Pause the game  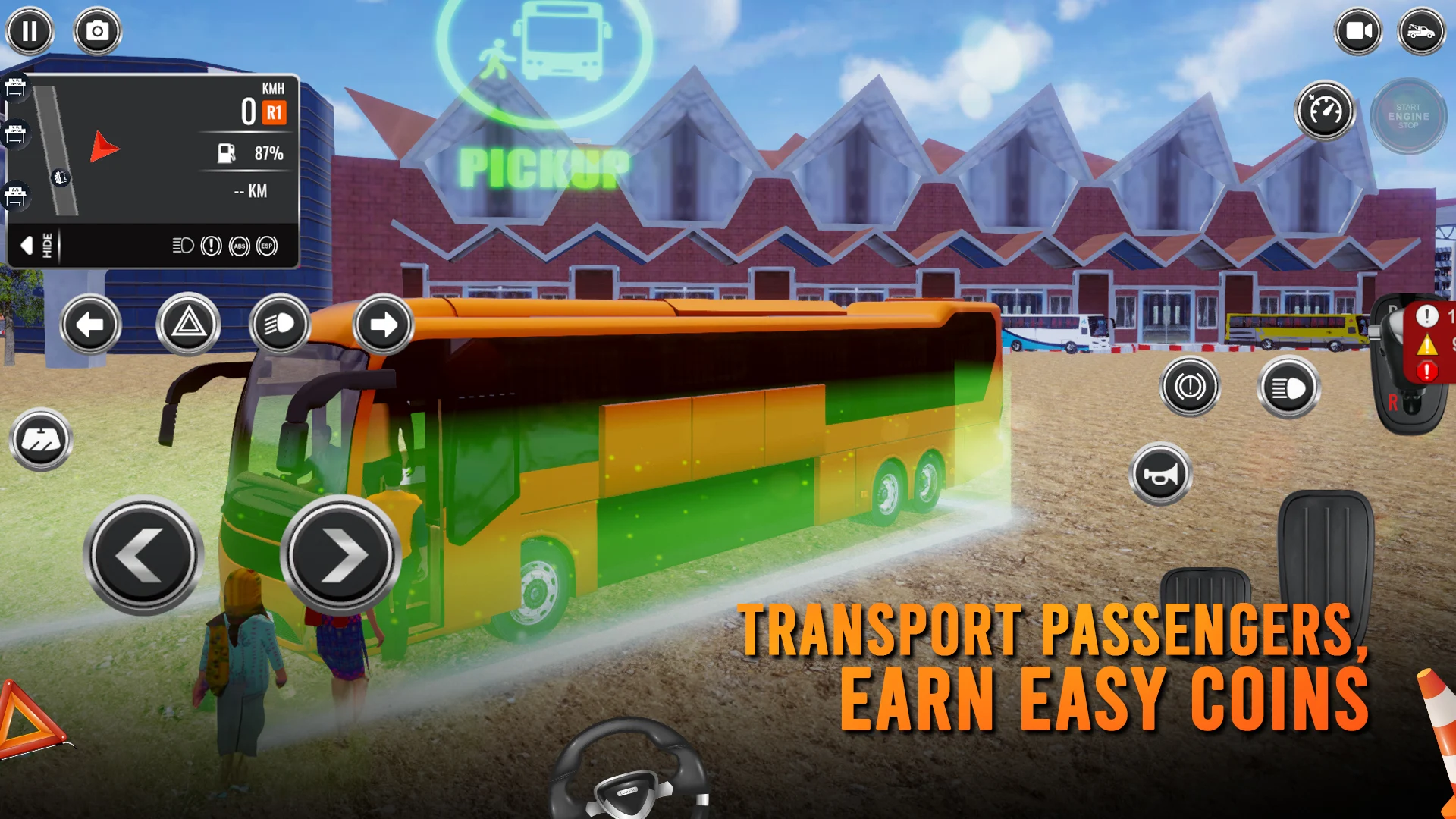(30, 30)
